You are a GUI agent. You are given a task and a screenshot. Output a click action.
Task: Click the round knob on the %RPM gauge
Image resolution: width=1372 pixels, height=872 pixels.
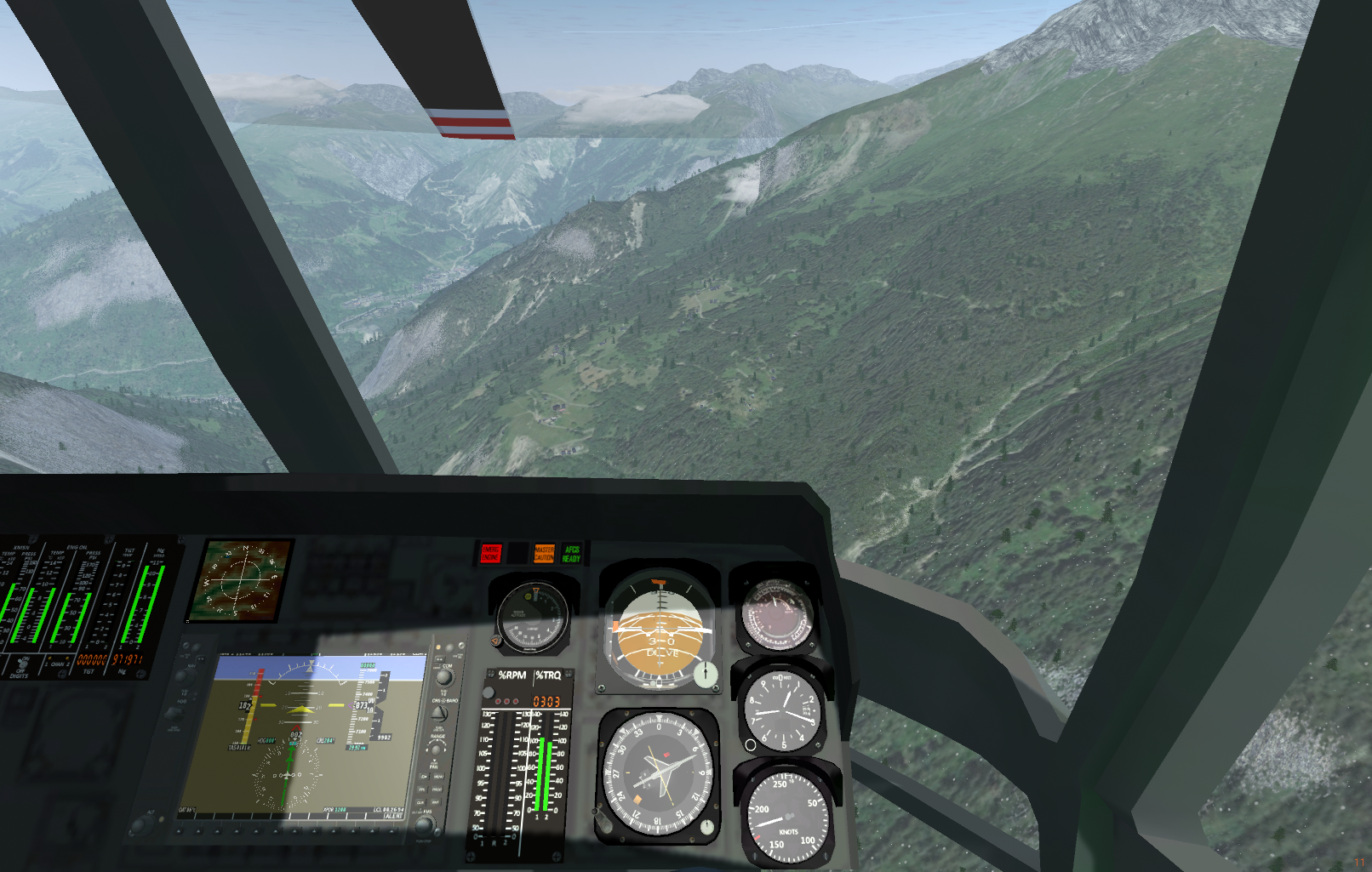click(x=489, y=692)
